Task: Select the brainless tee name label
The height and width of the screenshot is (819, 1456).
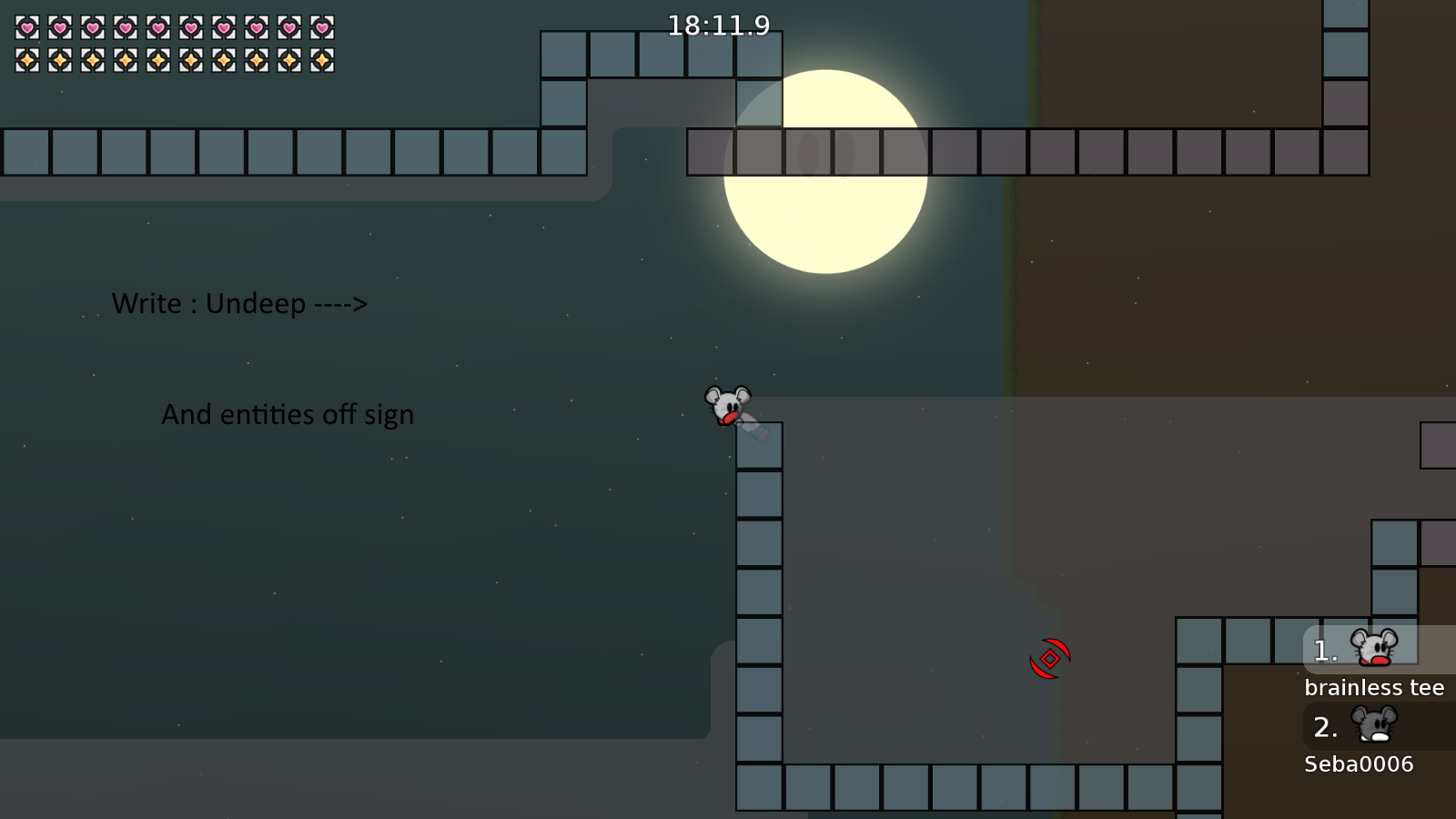Action: click(1374, 687)
